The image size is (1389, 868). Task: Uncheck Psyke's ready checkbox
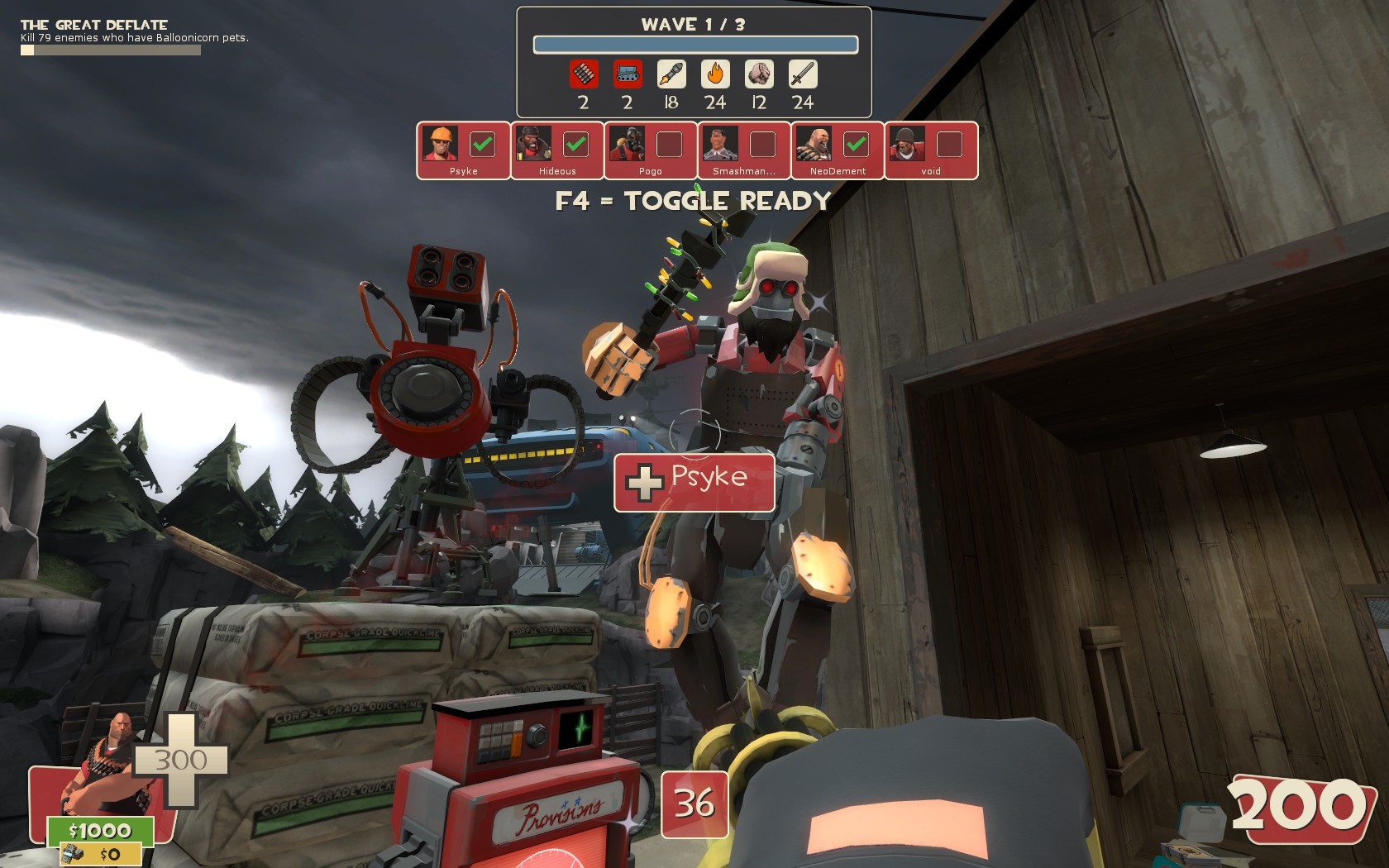[x=484, y=143]
